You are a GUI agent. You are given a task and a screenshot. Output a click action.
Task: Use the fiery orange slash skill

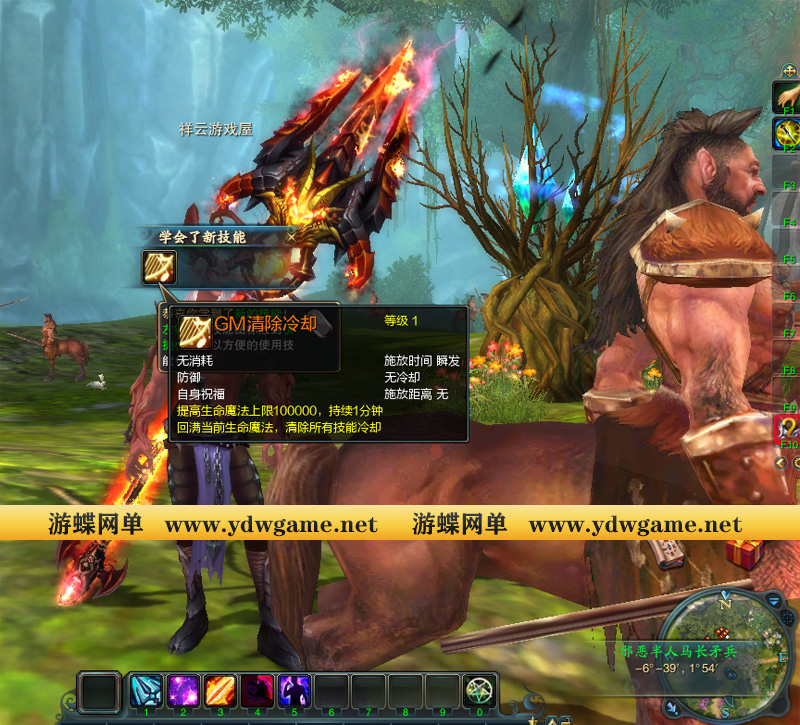coord(221,691)
